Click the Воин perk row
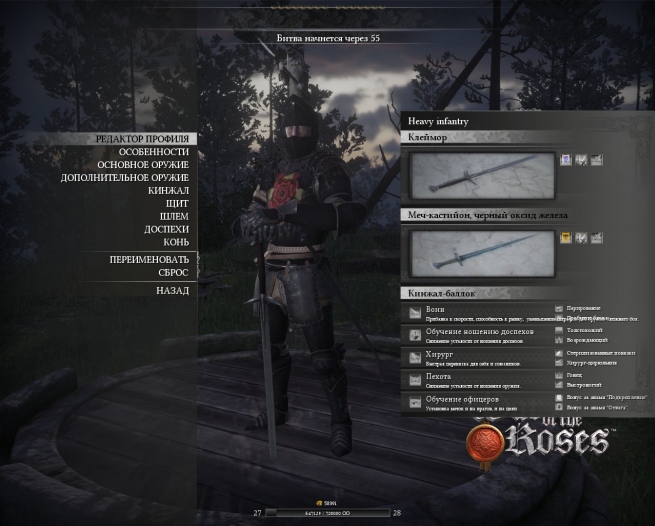This screenshot has width=655, height=526. (x=478, y=313)
